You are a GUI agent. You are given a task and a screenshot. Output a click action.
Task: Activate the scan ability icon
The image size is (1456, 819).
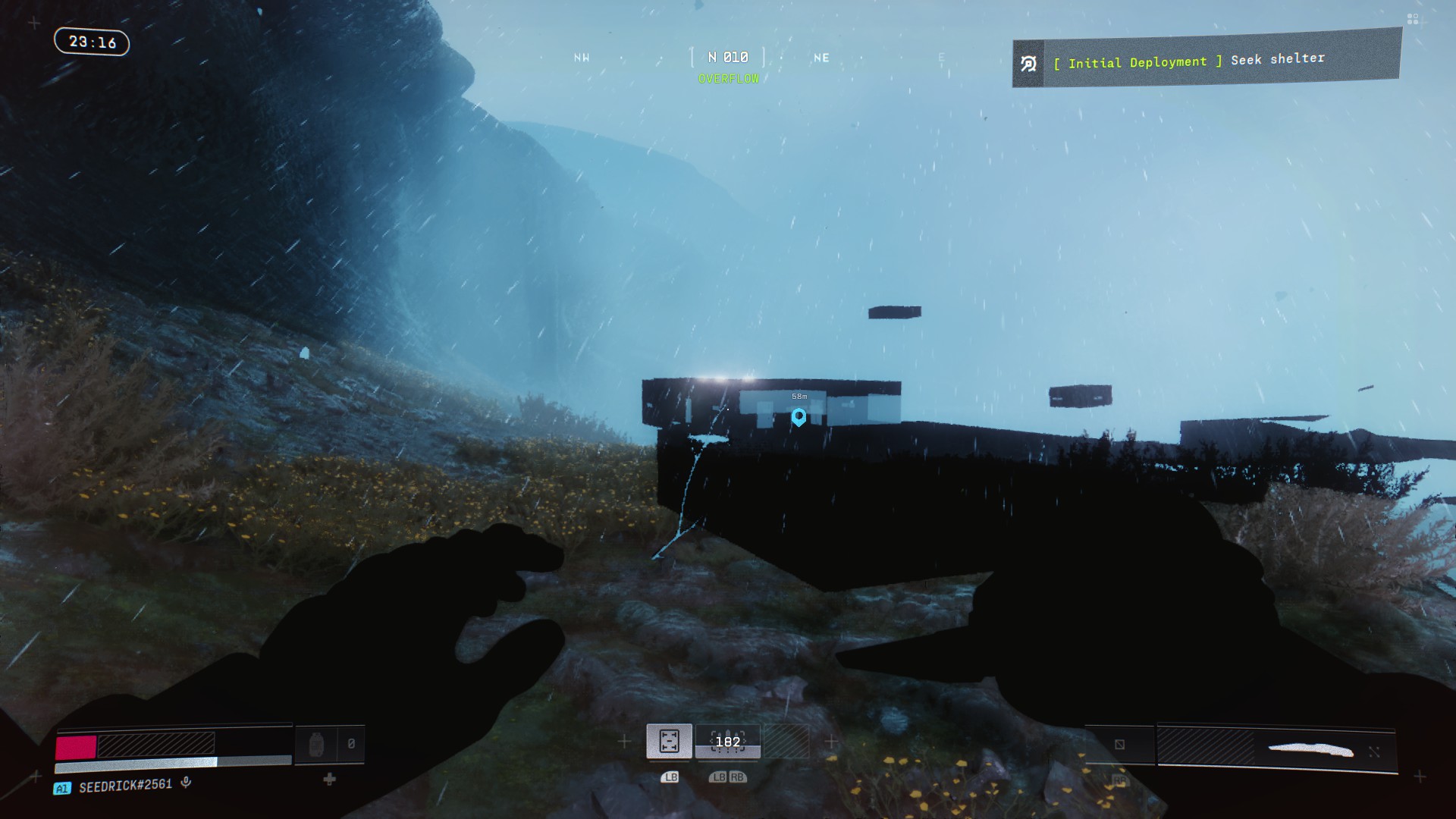[x=669, y=741]
